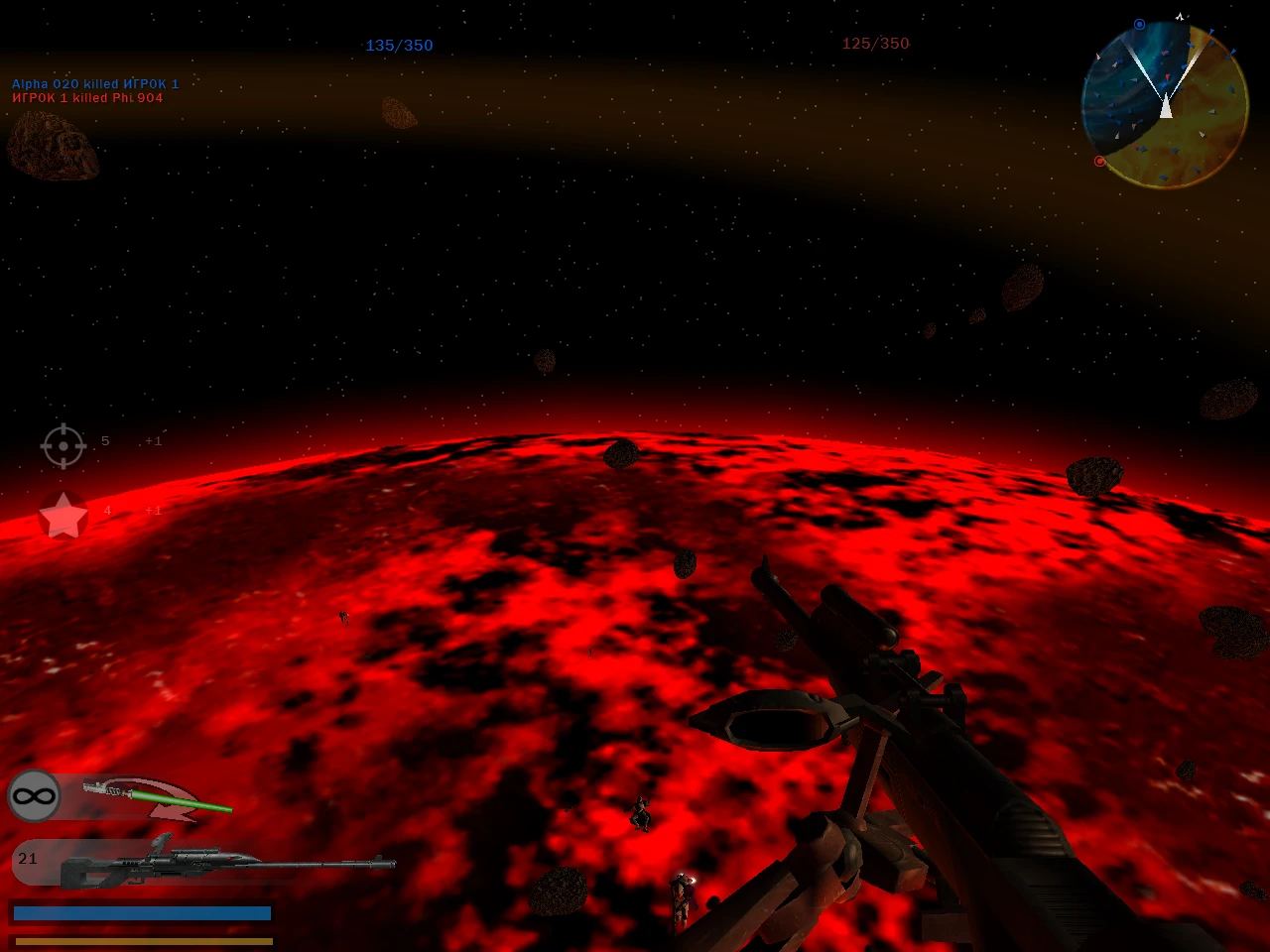The width and height of the screenshot is (1270, 952).
Task: Expand the kill feed message list
Action: tap(94, 90)
